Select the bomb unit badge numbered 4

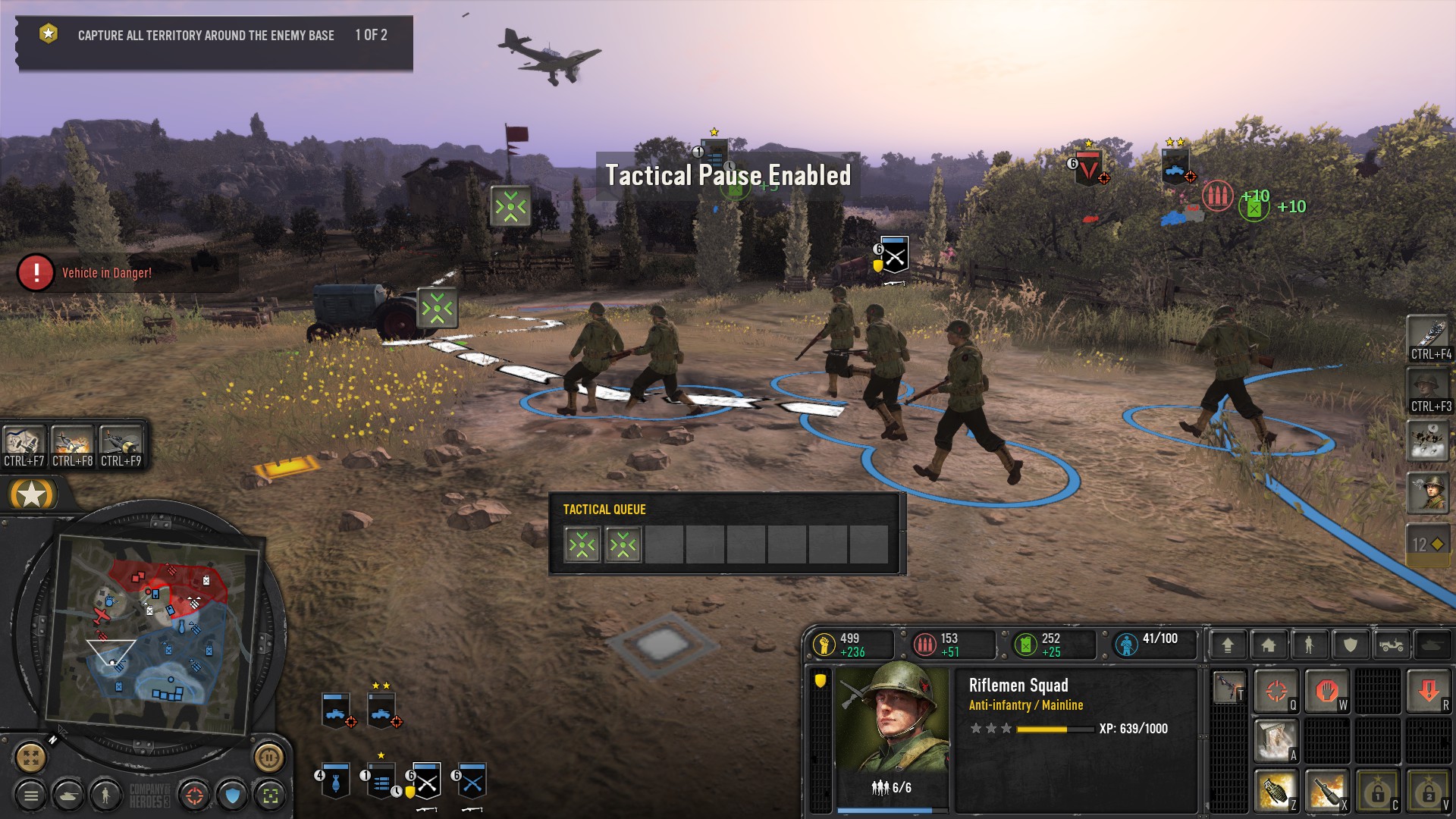tap(335, 781)
